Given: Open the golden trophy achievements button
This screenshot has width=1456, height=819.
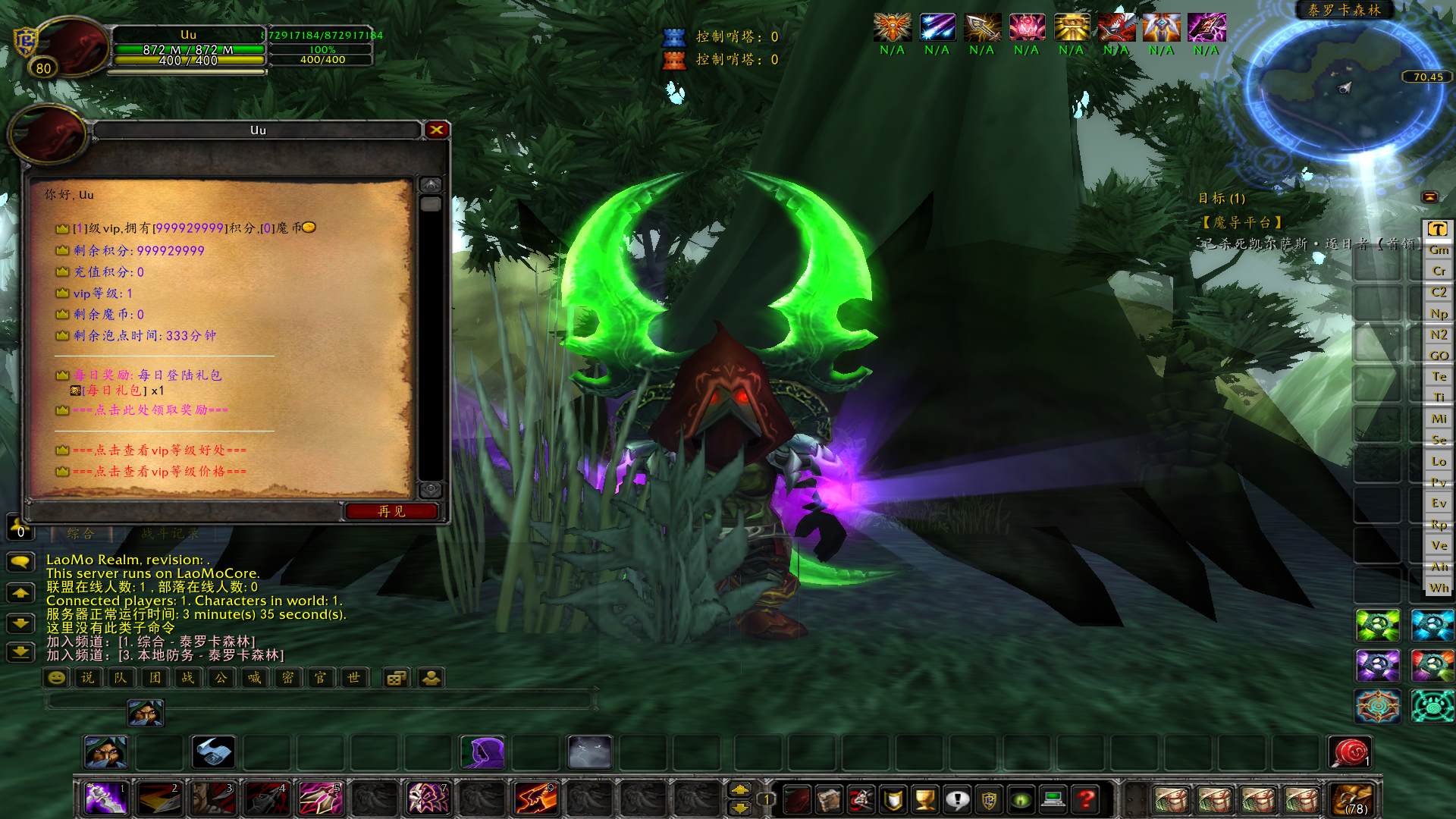Looking at the screenshot, I should tap(924, 799).
